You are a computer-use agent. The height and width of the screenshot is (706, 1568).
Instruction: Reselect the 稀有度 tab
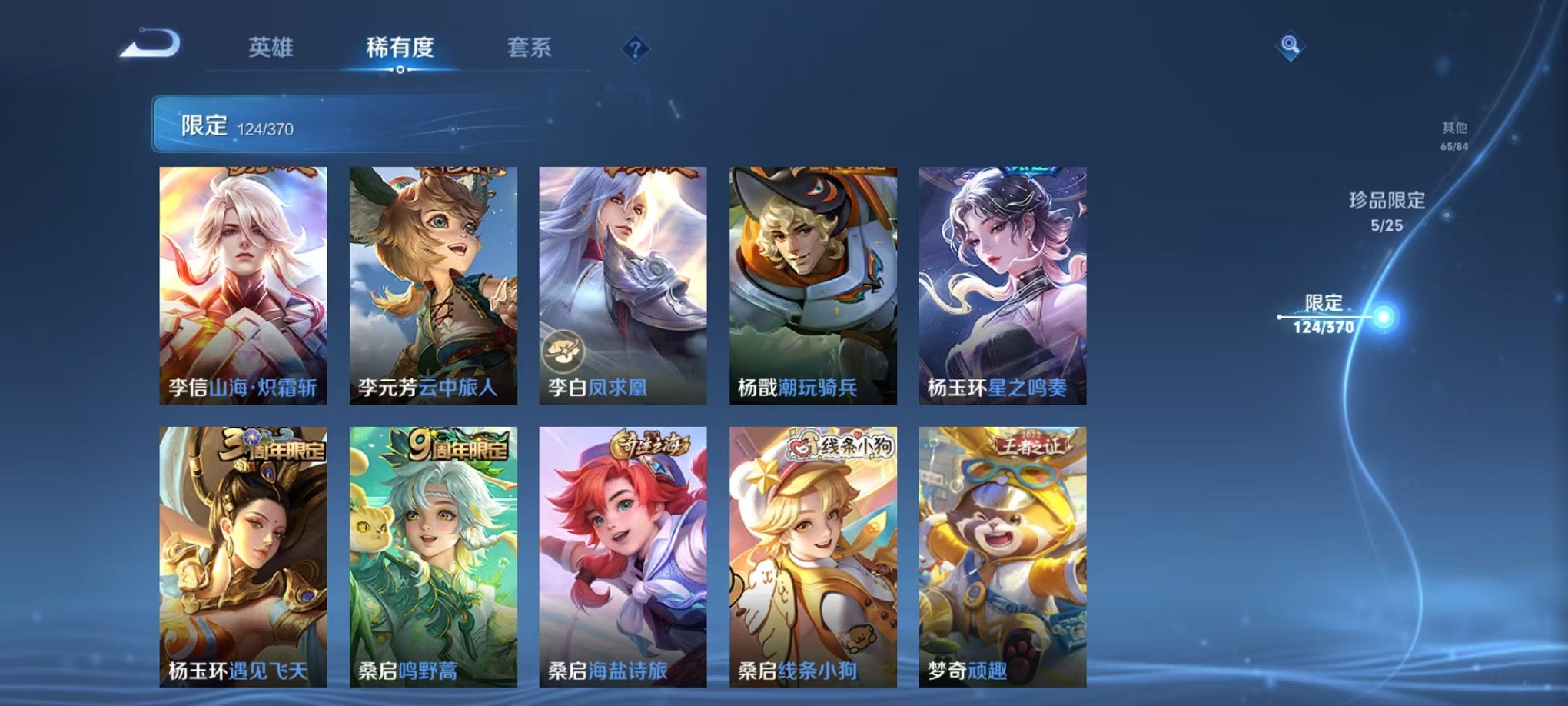tap(400, 46)
